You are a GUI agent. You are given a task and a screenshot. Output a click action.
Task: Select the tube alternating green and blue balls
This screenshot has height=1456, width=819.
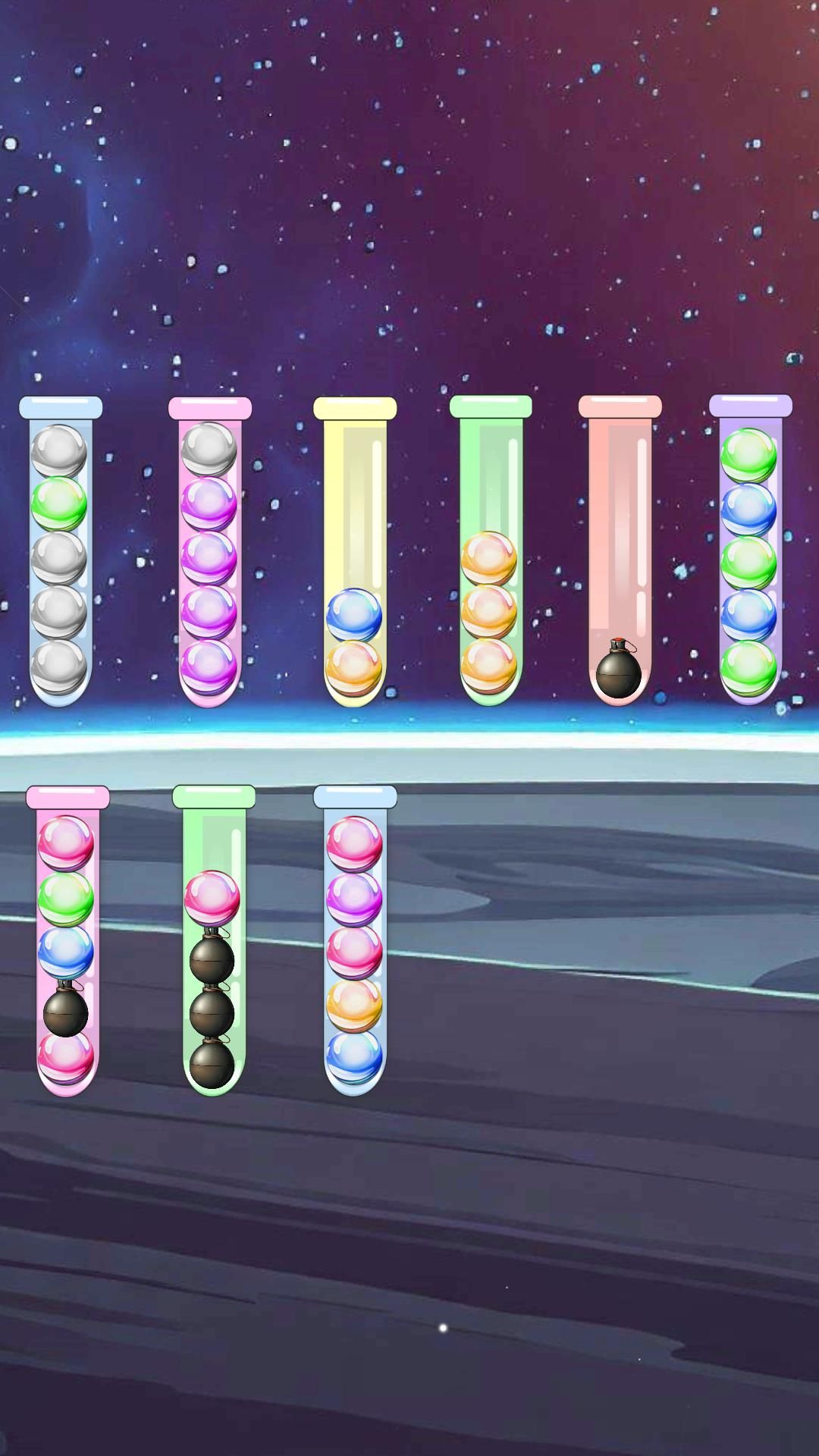pos(749,554)
